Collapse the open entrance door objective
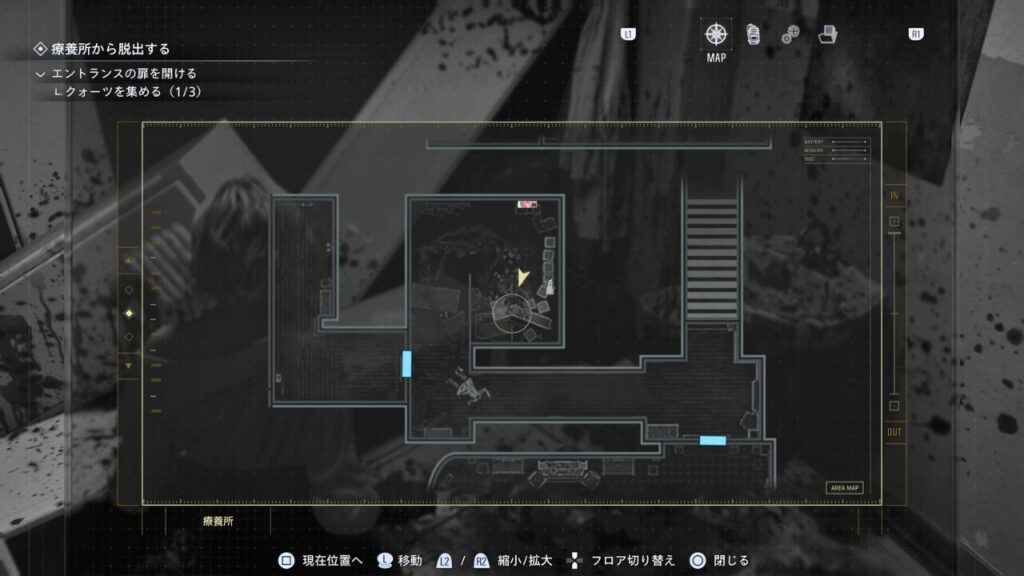 point(40,74)
